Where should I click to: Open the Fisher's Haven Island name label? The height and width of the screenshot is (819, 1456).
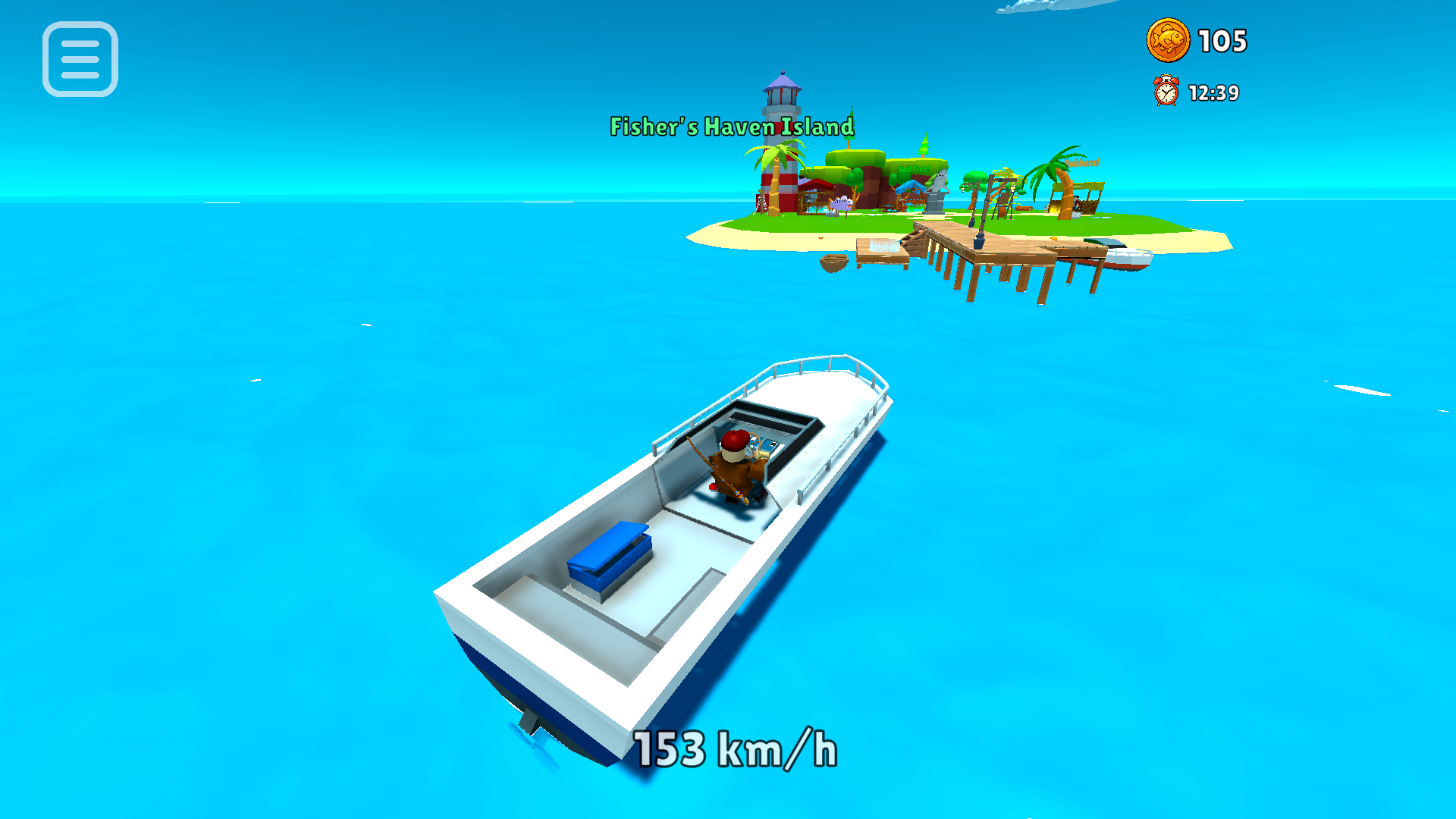[730, 127]
